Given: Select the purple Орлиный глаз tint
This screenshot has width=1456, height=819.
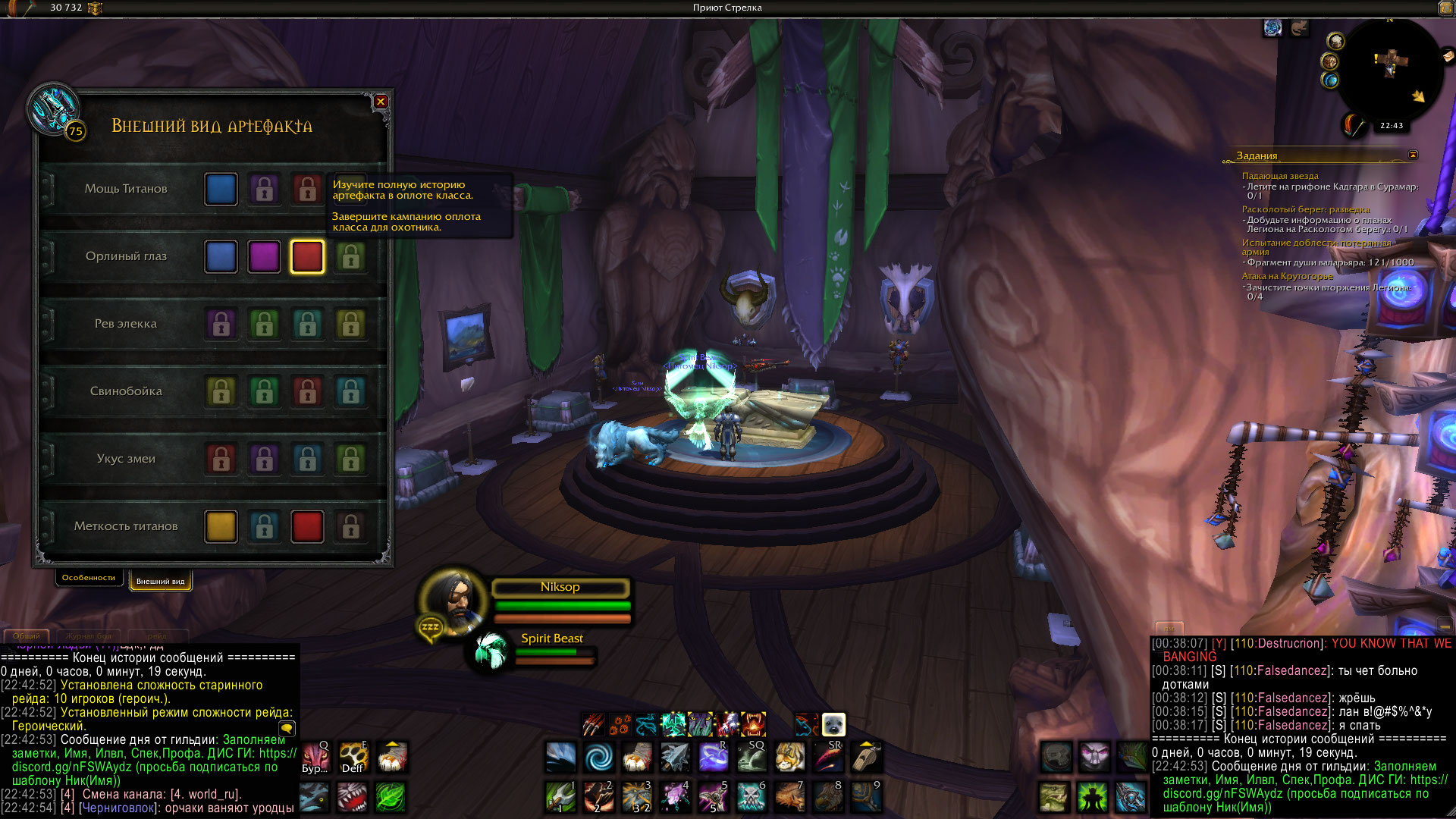Looking at the screenshot, I should pyautogui.click(x=264, y=257).
